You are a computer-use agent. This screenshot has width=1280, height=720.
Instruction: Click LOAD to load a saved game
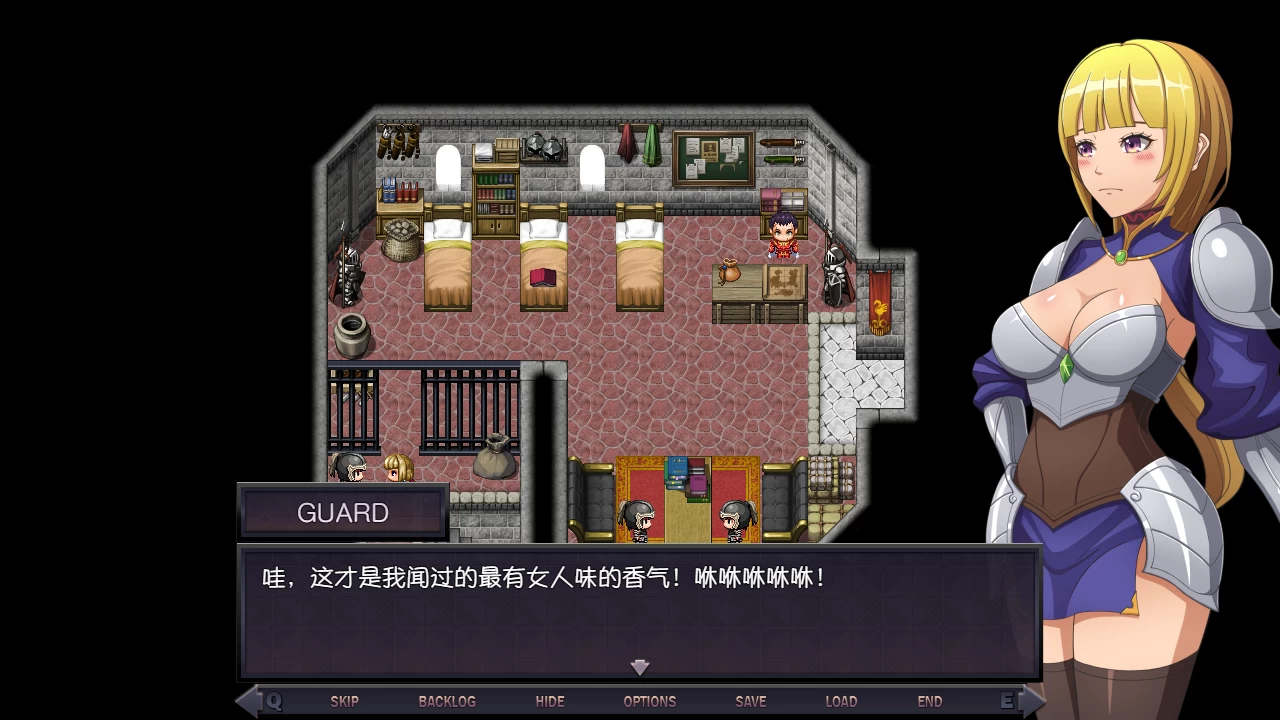point(842,701)
